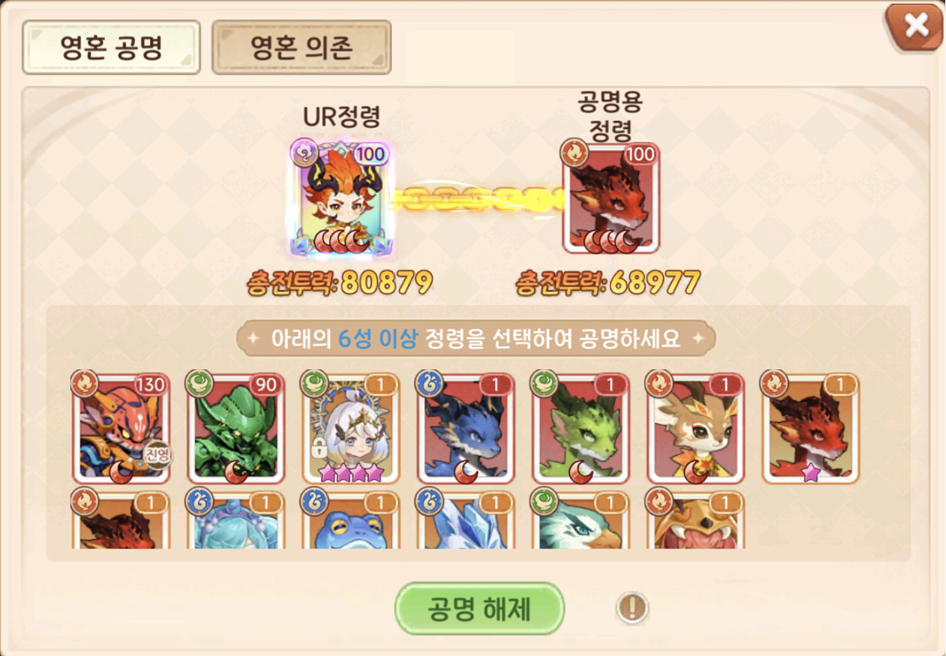Open the 영혼 의존 tab

301,48
